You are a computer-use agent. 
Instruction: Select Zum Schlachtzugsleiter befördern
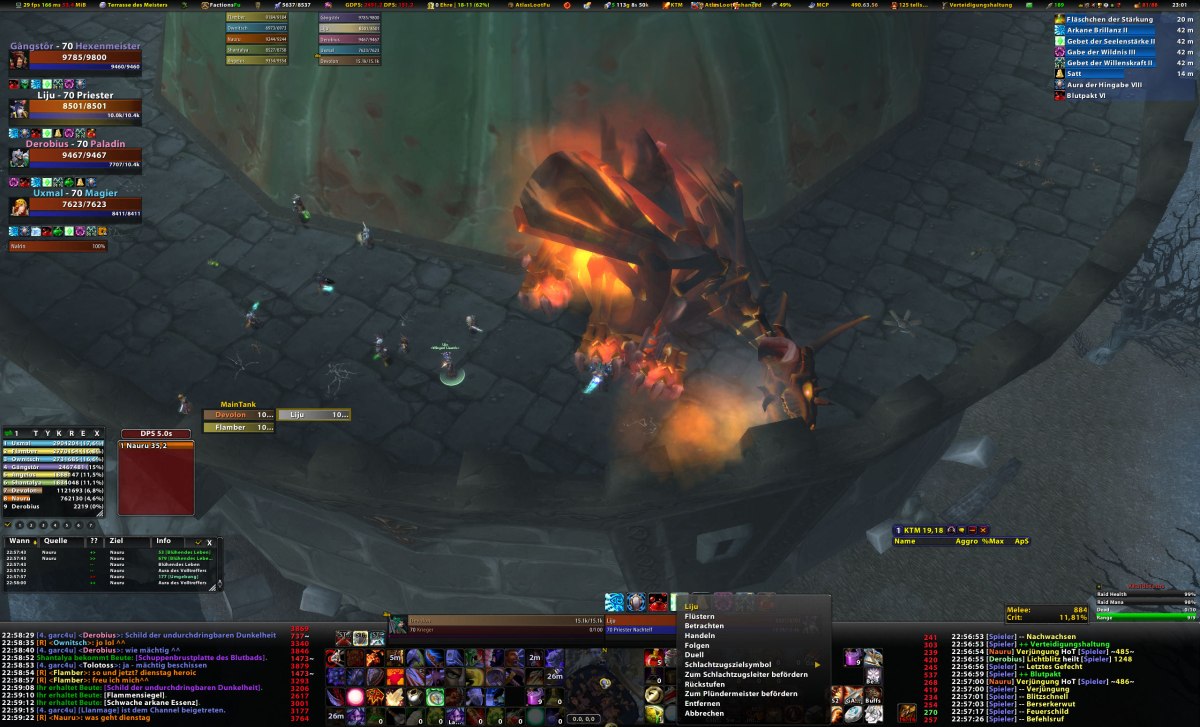point(746,674)
